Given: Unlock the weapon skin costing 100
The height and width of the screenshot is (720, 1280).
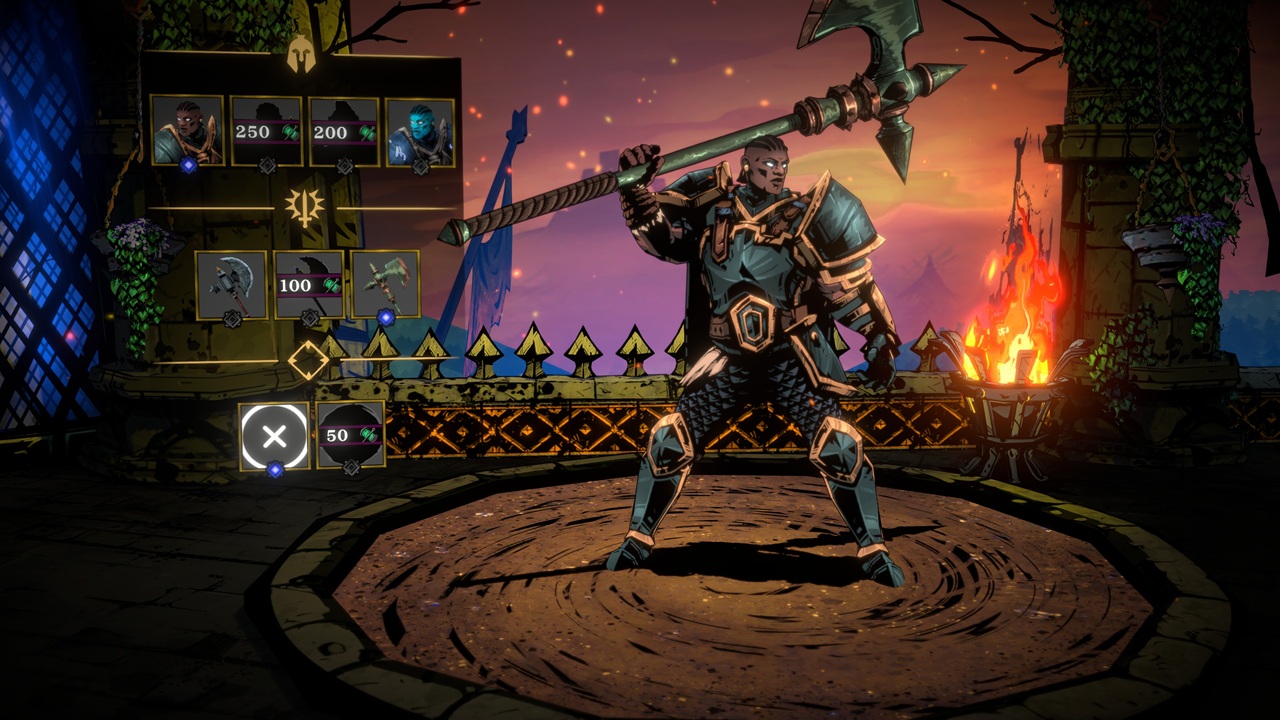Looking at the screenshot, I should pos(309,284).
